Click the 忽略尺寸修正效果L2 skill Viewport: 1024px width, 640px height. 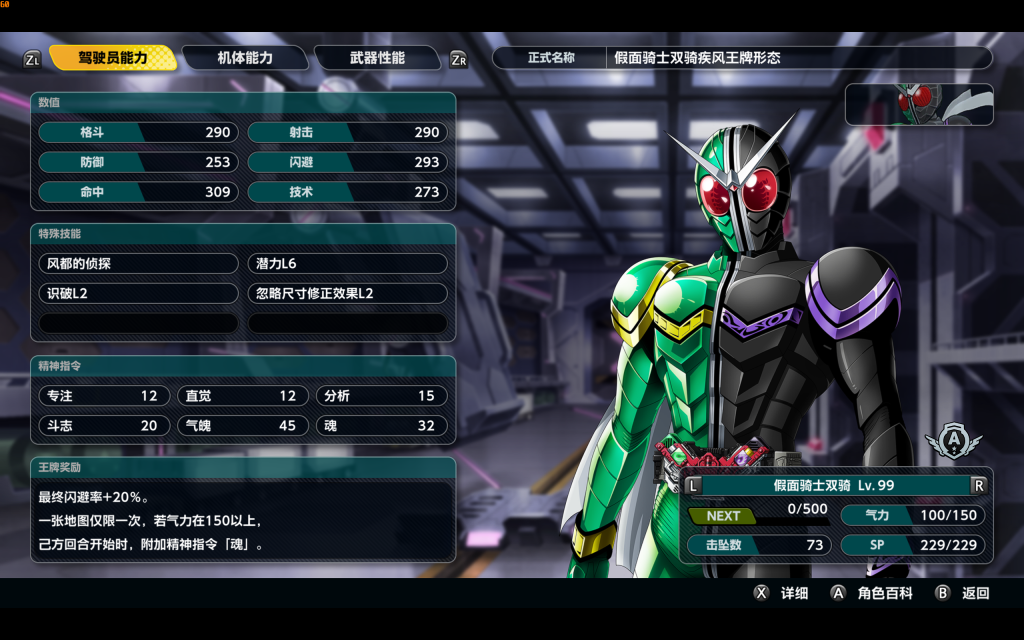[x=347, y=294]
